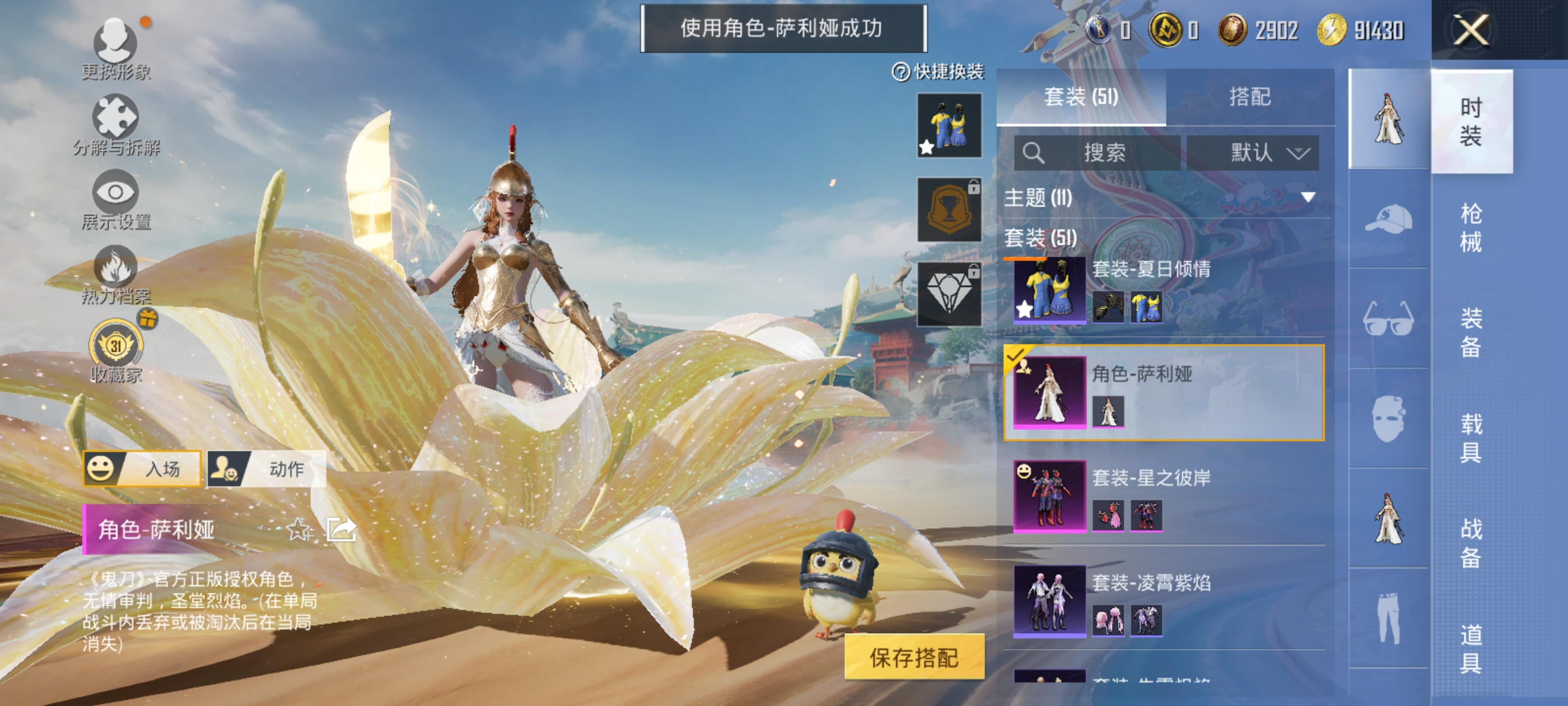1568x706 pixels.
Task: Favorite 角色-萨利娅 with the star icon
Action: tap(298, 530)
